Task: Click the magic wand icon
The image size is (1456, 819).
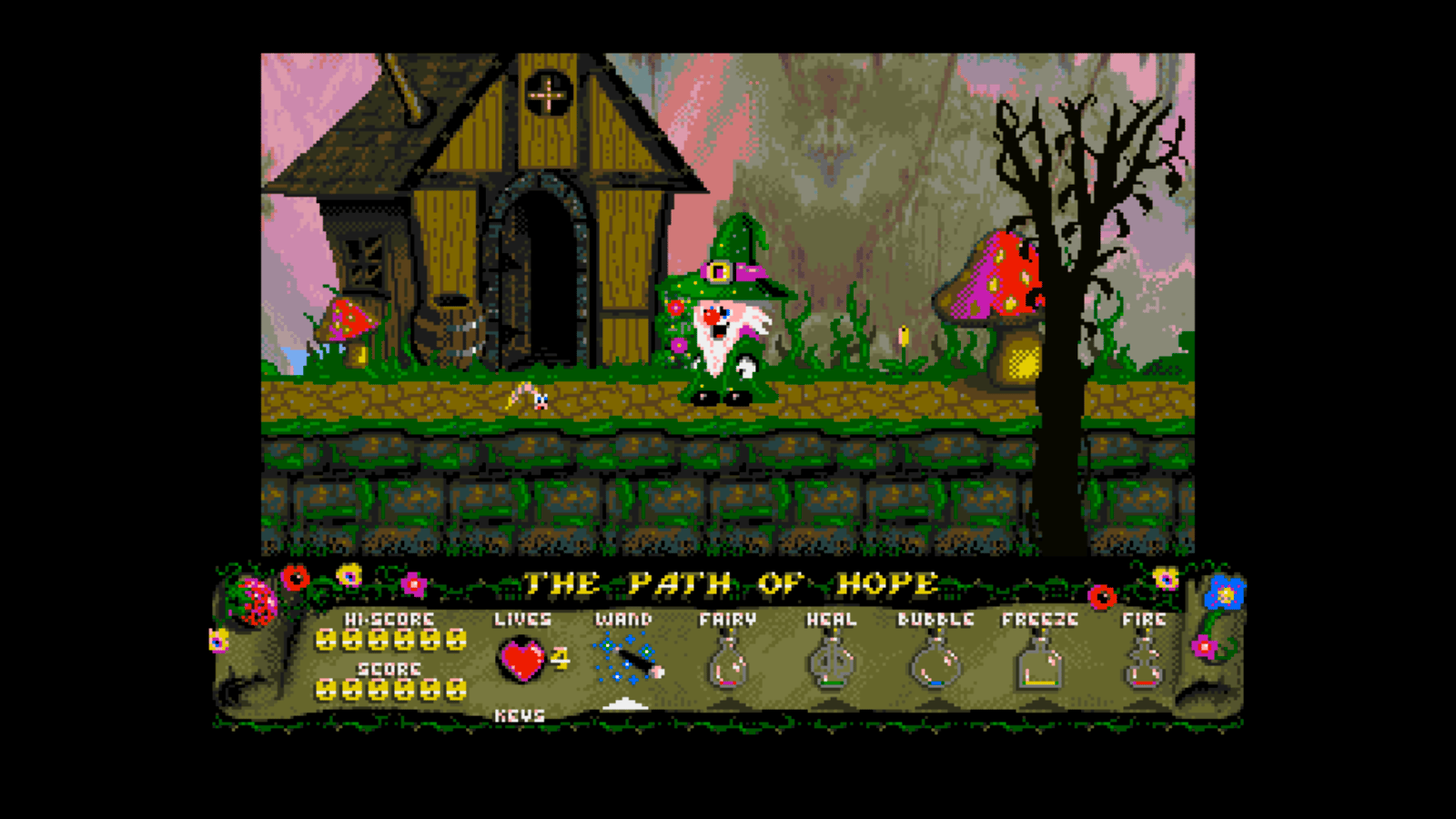Action: (x=628, y=660)
